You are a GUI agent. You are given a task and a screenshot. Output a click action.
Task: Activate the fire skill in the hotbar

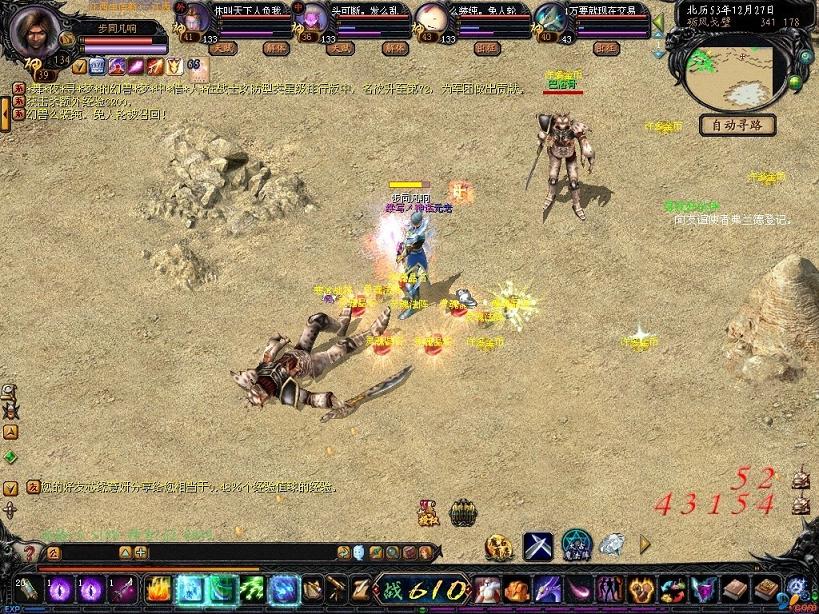point(158,589)
